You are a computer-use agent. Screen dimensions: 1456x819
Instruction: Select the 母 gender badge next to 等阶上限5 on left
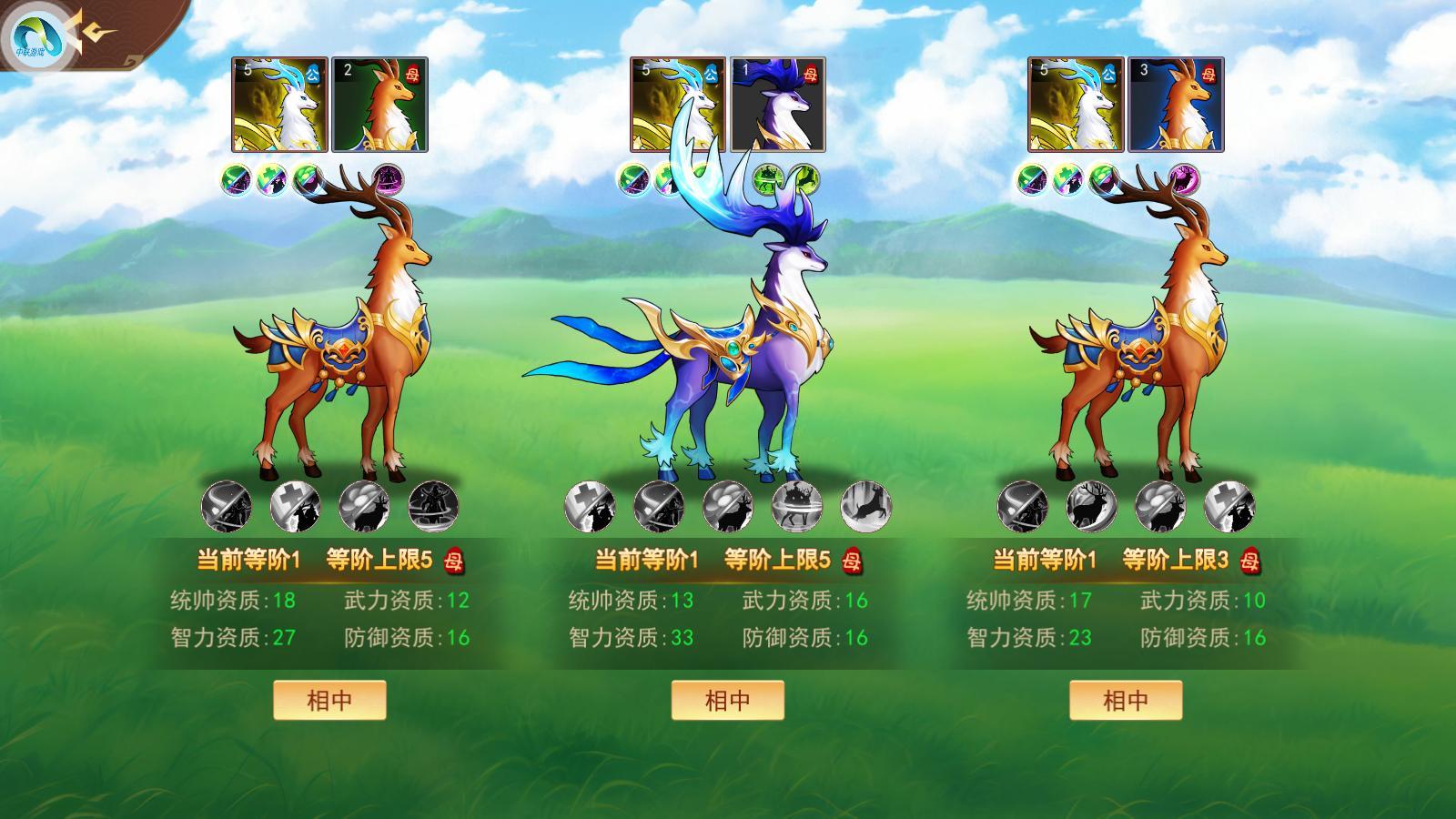[x=455, y=562]
